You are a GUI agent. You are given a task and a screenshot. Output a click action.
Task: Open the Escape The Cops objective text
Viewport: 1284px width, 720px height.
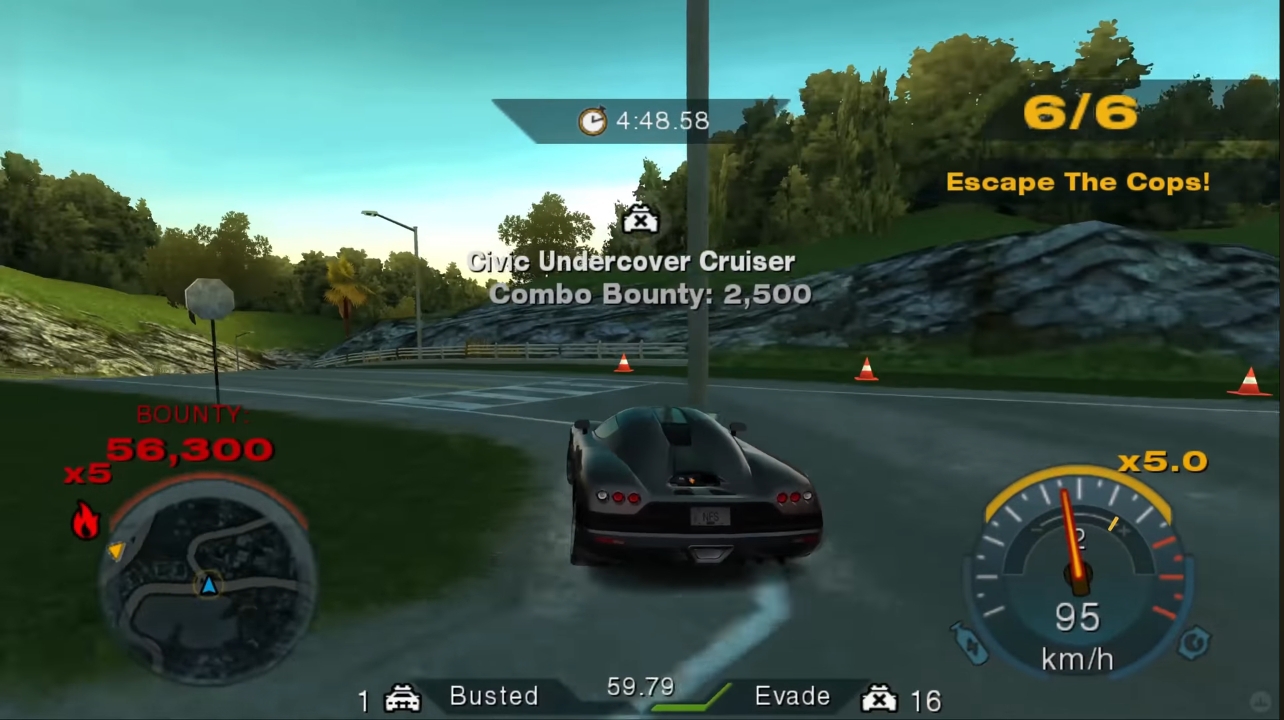click(x=1079, y=182)
